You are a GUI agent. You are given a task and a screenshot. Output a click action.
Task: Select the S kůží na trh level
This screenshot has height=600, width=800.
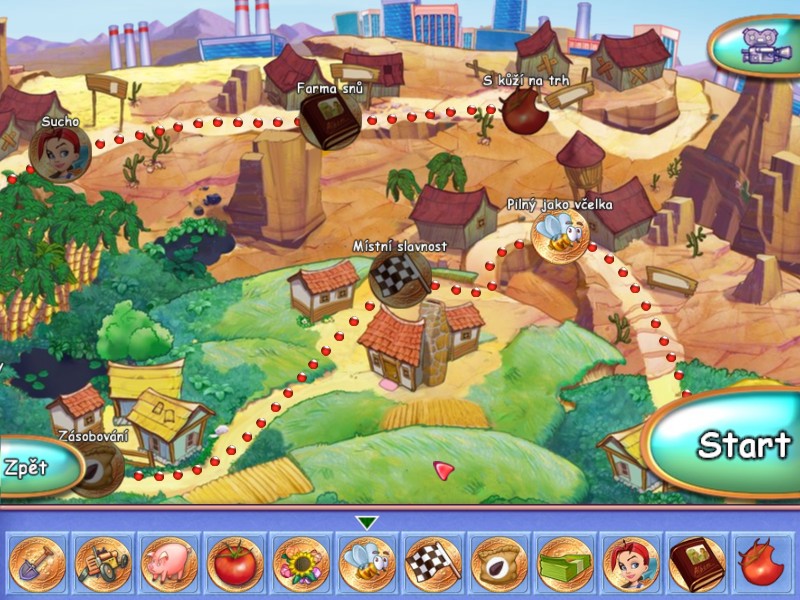[524, 110]
